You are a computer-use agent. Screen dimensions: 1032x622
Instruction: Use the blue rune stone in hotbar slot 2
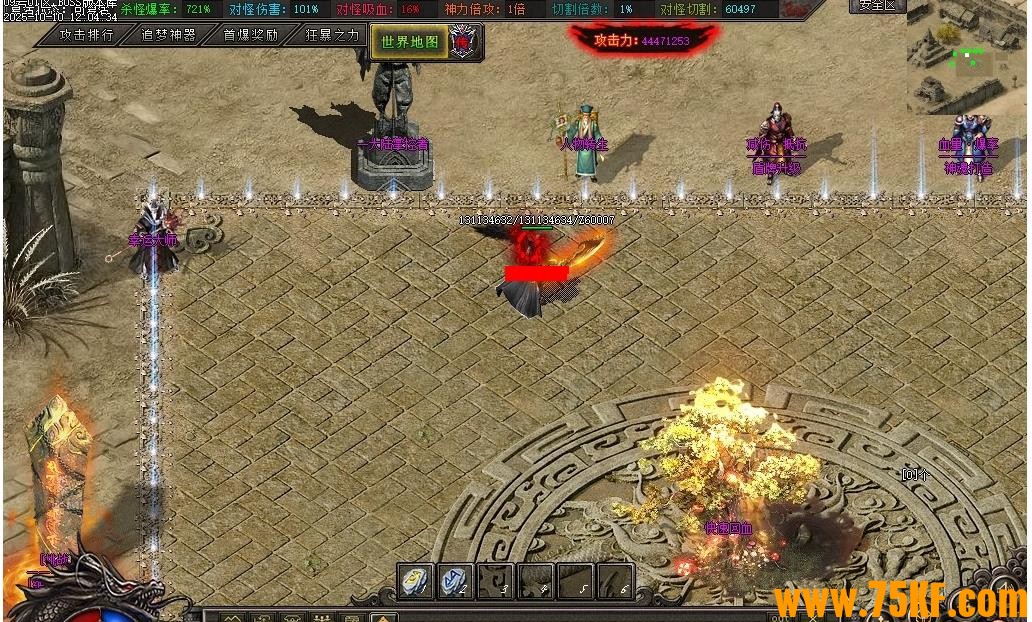[455, 581]
